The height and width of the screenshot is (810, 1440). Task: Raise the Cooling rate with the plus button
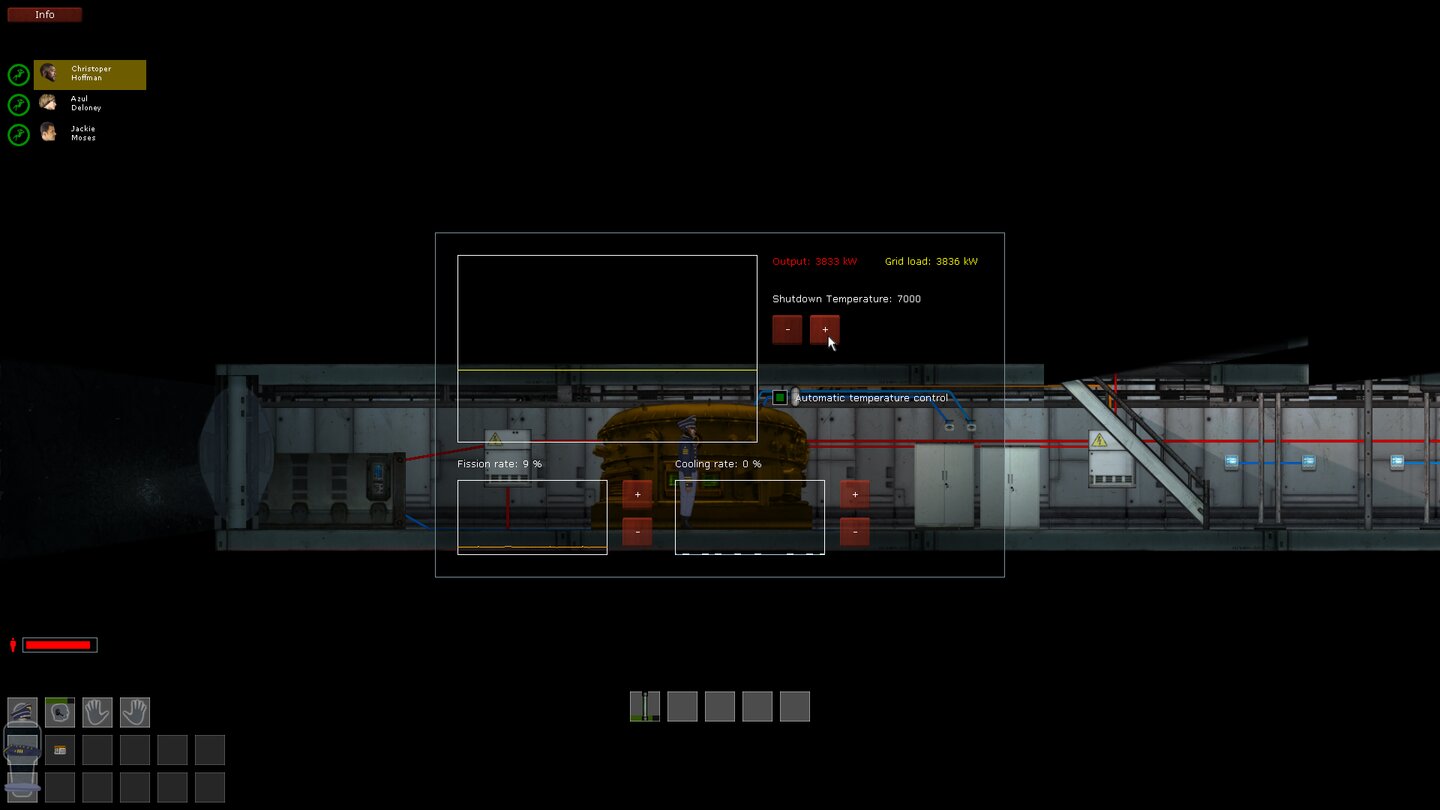tap(855, 494)
